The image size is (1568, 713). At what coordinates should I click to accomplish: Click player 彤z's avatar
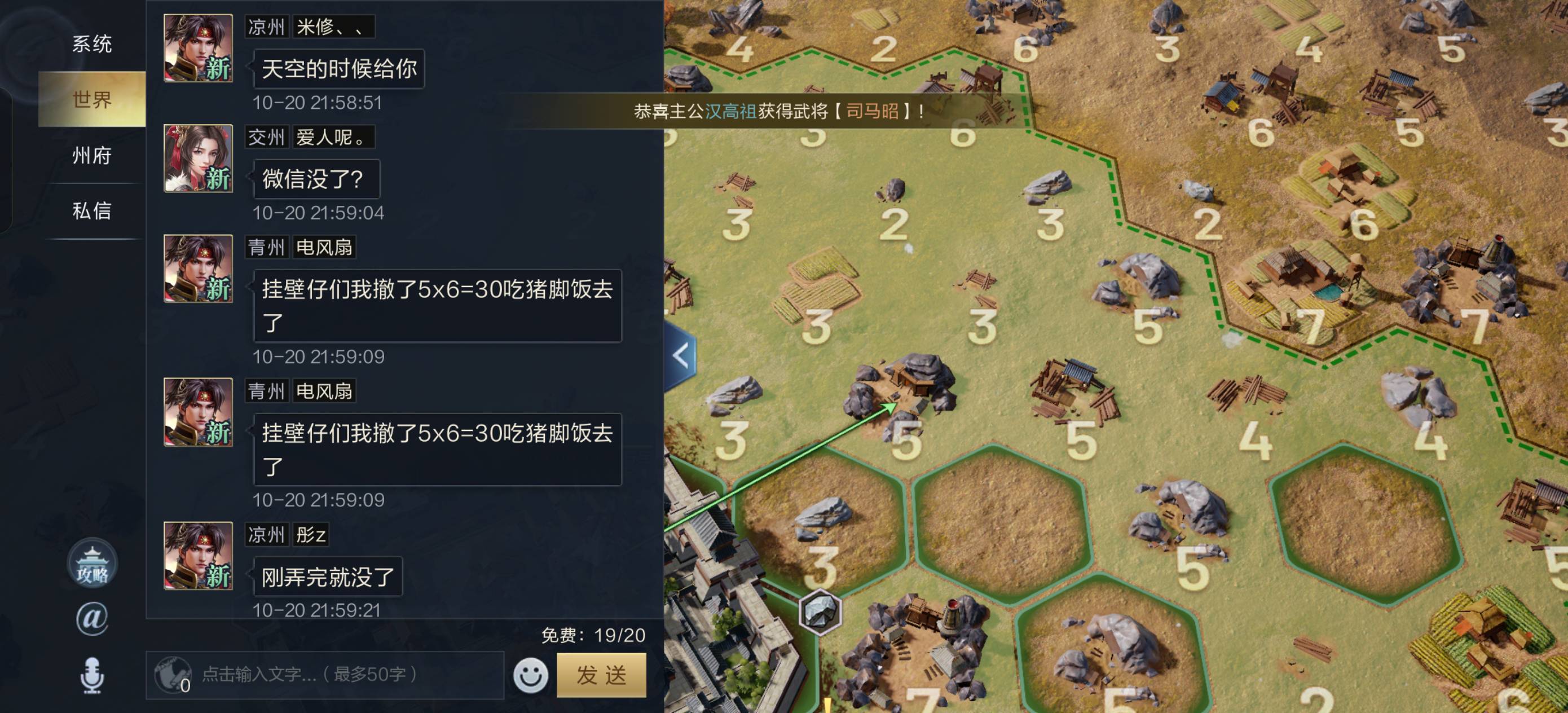[199, 555]
